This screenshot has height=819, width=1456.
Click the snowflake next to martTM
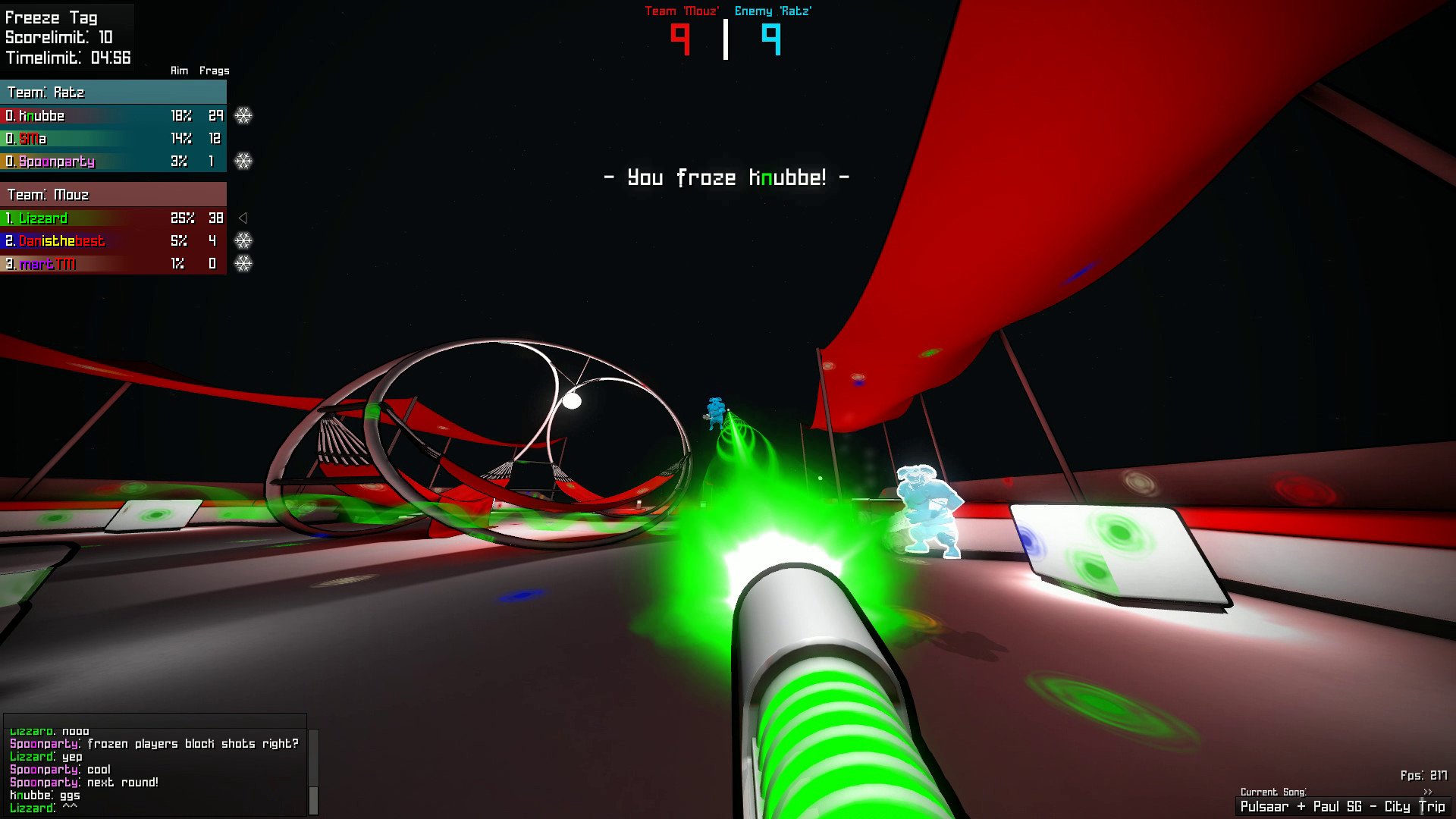(x=244, y=264)
